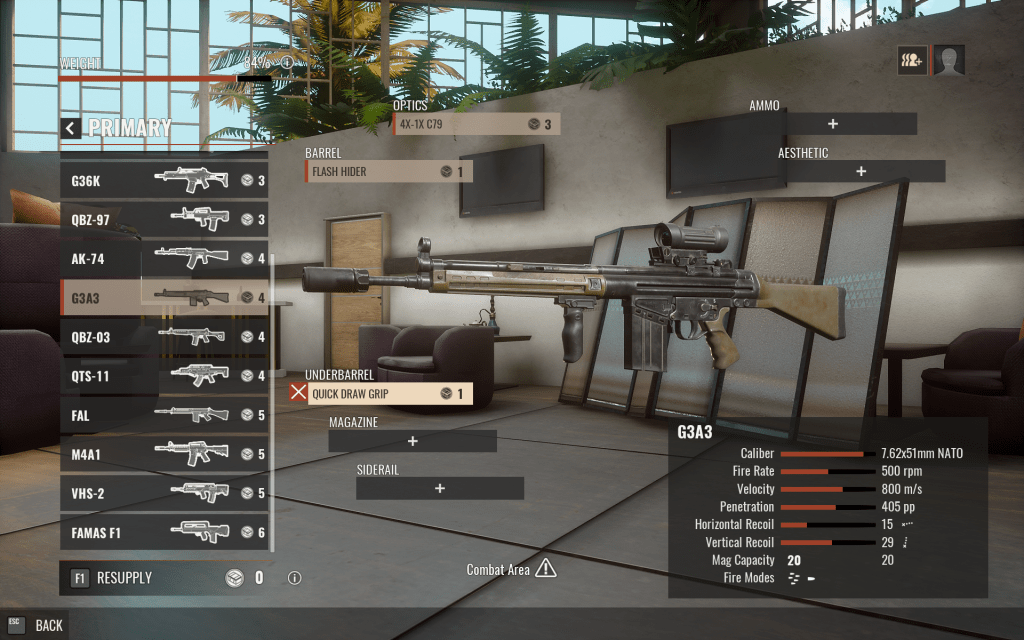Pick the VHS-2 rifle

click(164, 493)
